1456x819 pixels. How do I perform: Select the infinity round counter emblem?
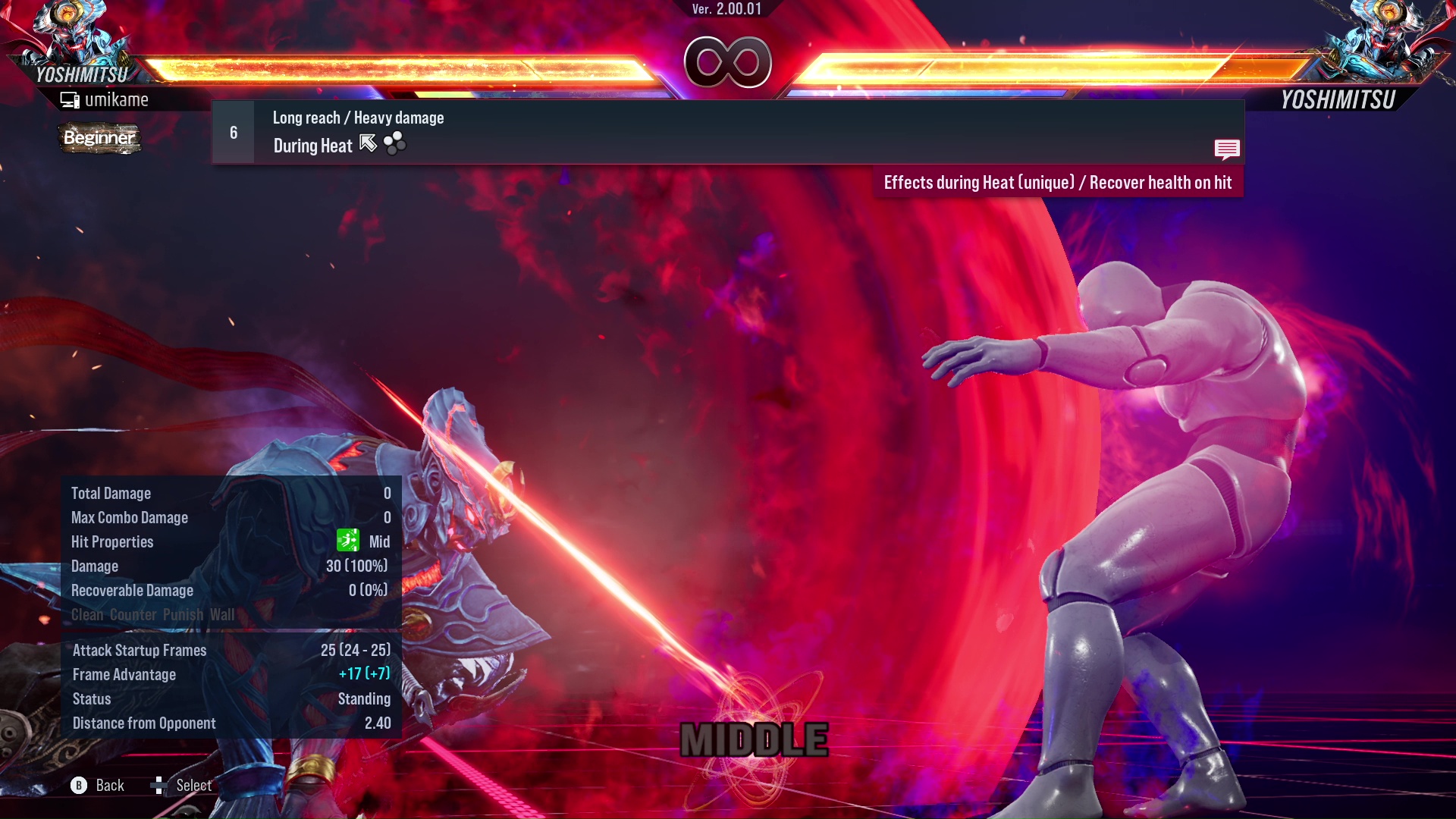728,62
